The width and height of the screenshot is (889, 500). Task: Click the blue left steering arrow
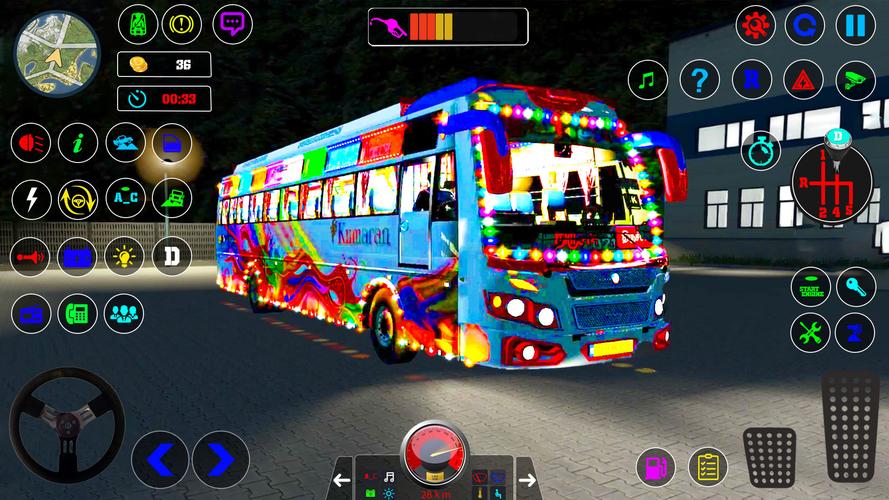click(161, 459)
